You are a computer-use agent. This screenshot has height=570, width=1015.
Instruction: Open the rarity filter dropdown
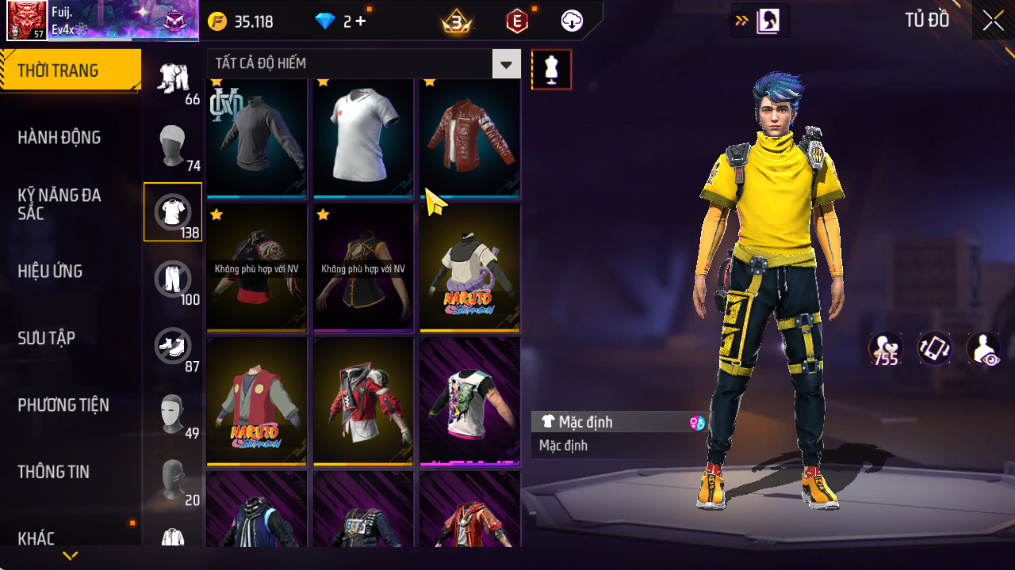click(x=506, y=64)
